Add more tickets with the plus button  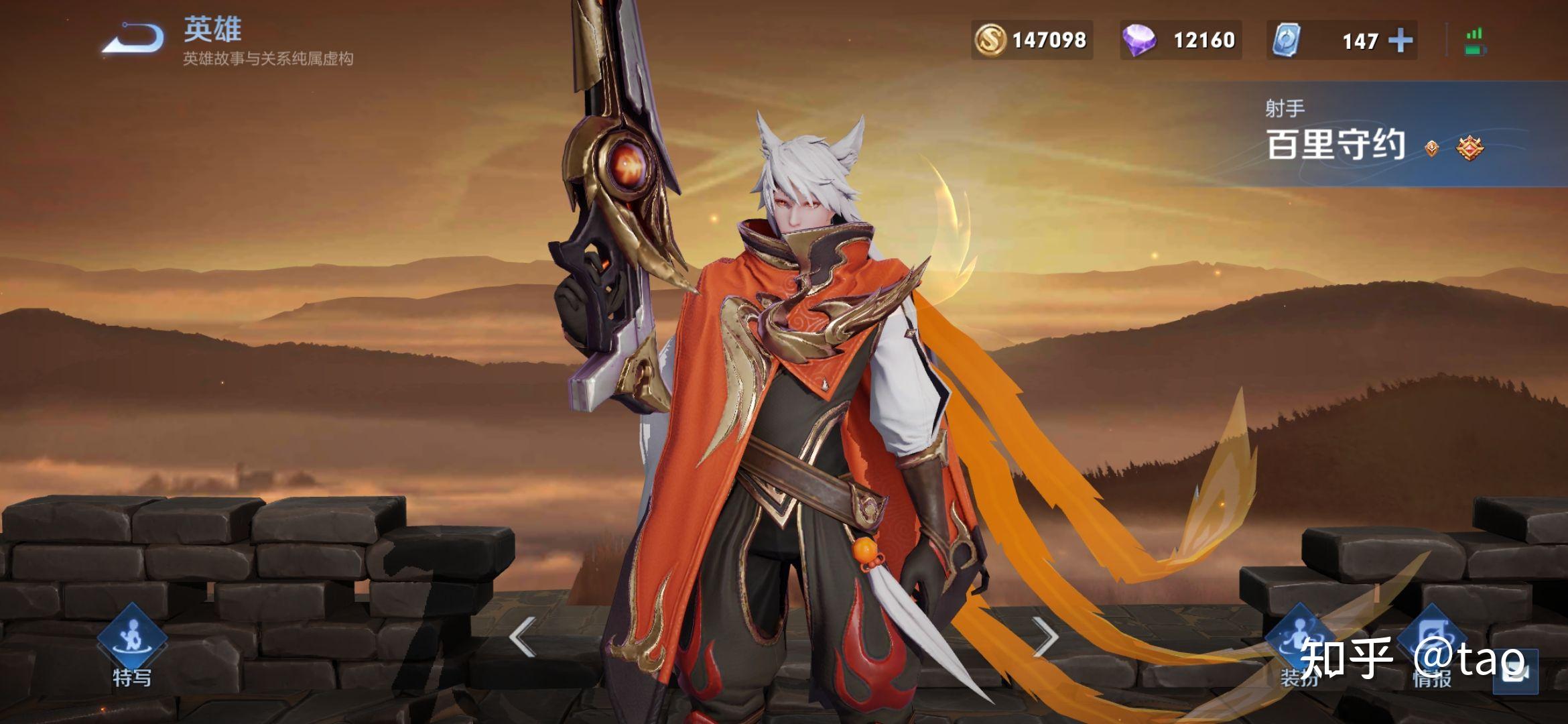[x=1400, y=41]
